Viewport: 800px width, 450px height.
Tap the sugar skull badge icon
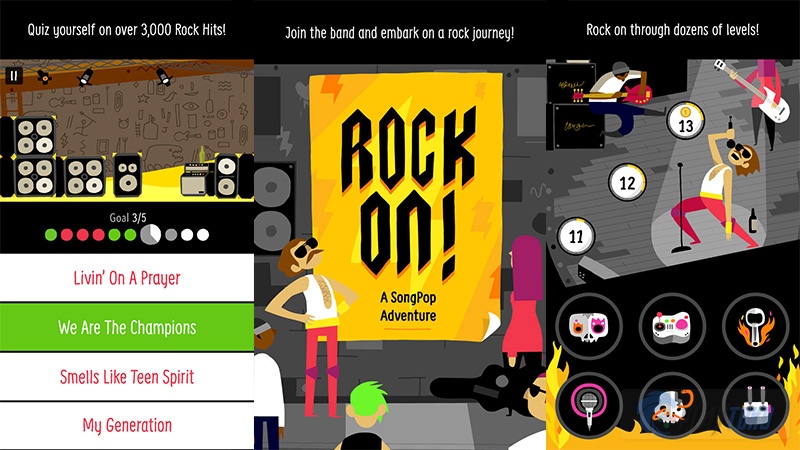pos(589,327)
